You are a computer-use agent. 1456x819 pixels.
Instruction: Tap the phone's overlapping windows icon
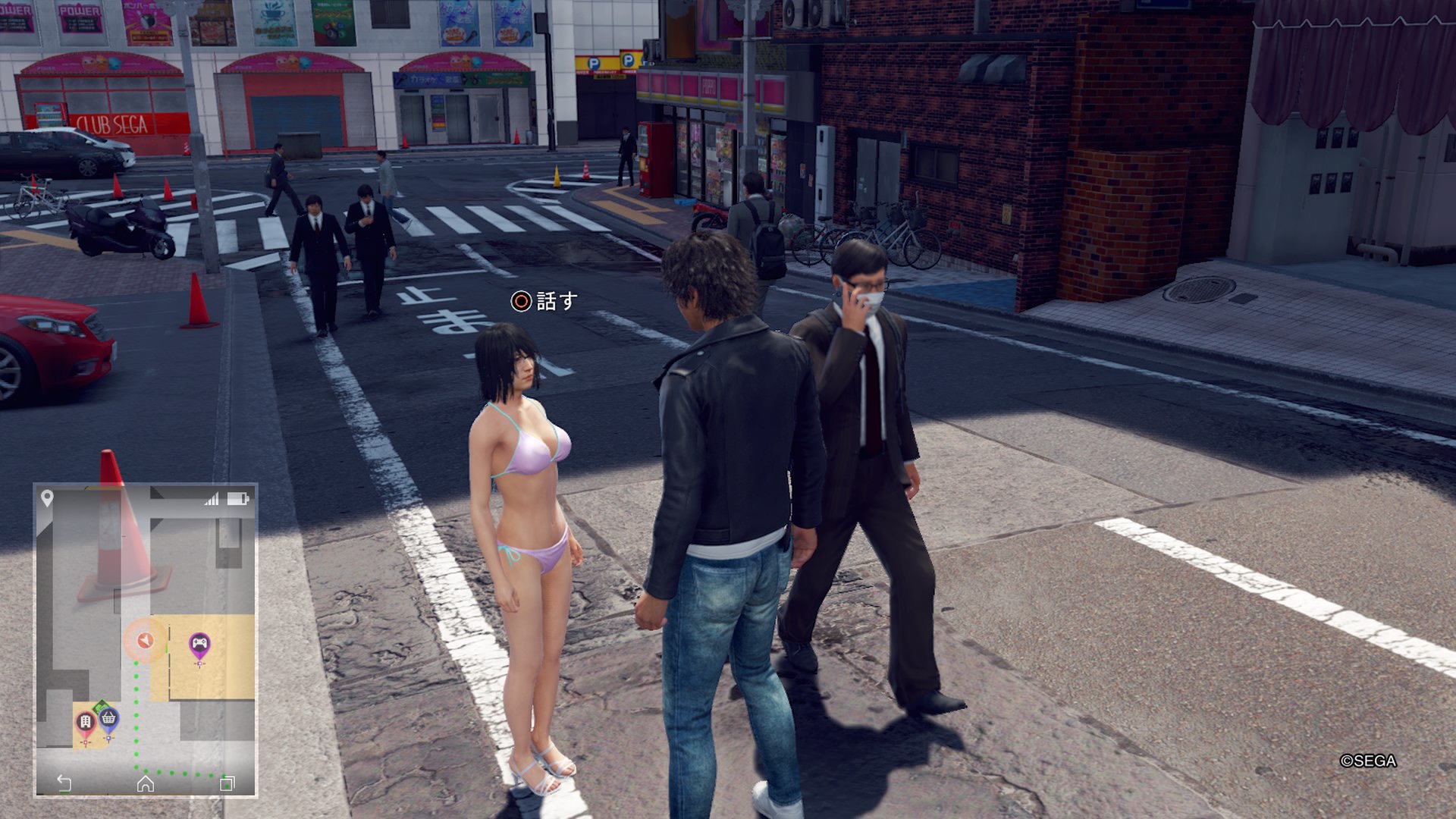[227, 783]
